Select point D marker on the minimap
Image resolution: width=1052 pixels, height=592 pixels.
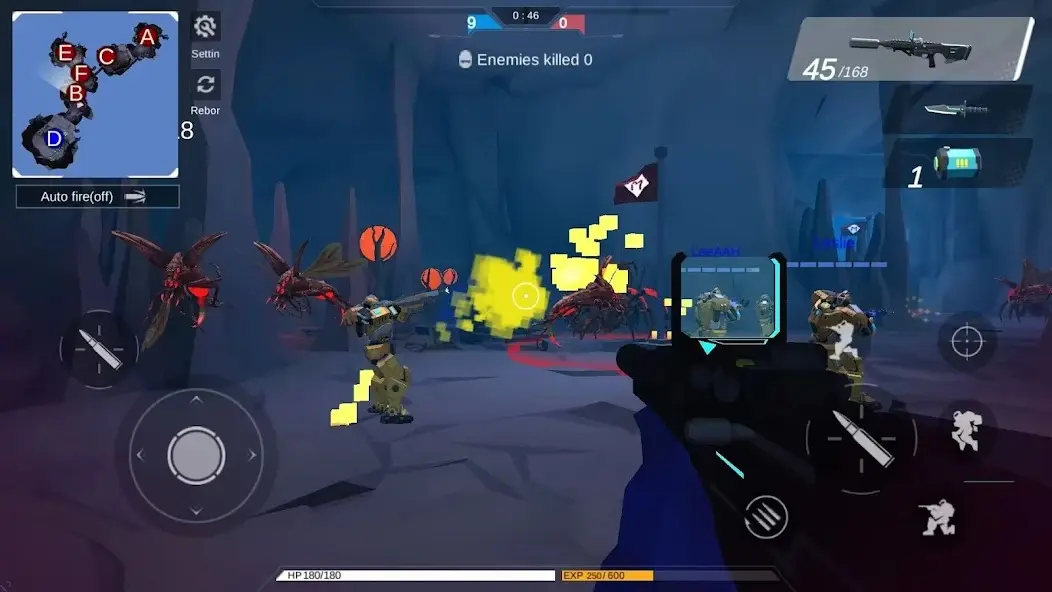pyautogui.click(x=54, y=138)
